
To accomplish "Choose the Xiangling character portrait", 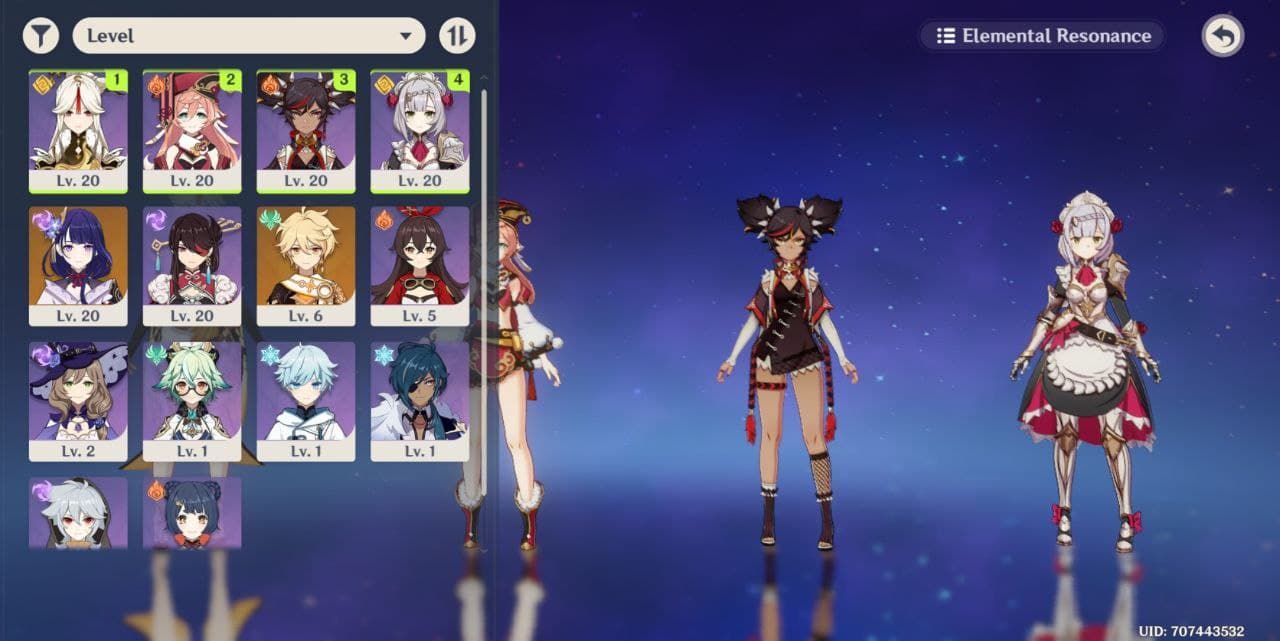I will [192, 512].
